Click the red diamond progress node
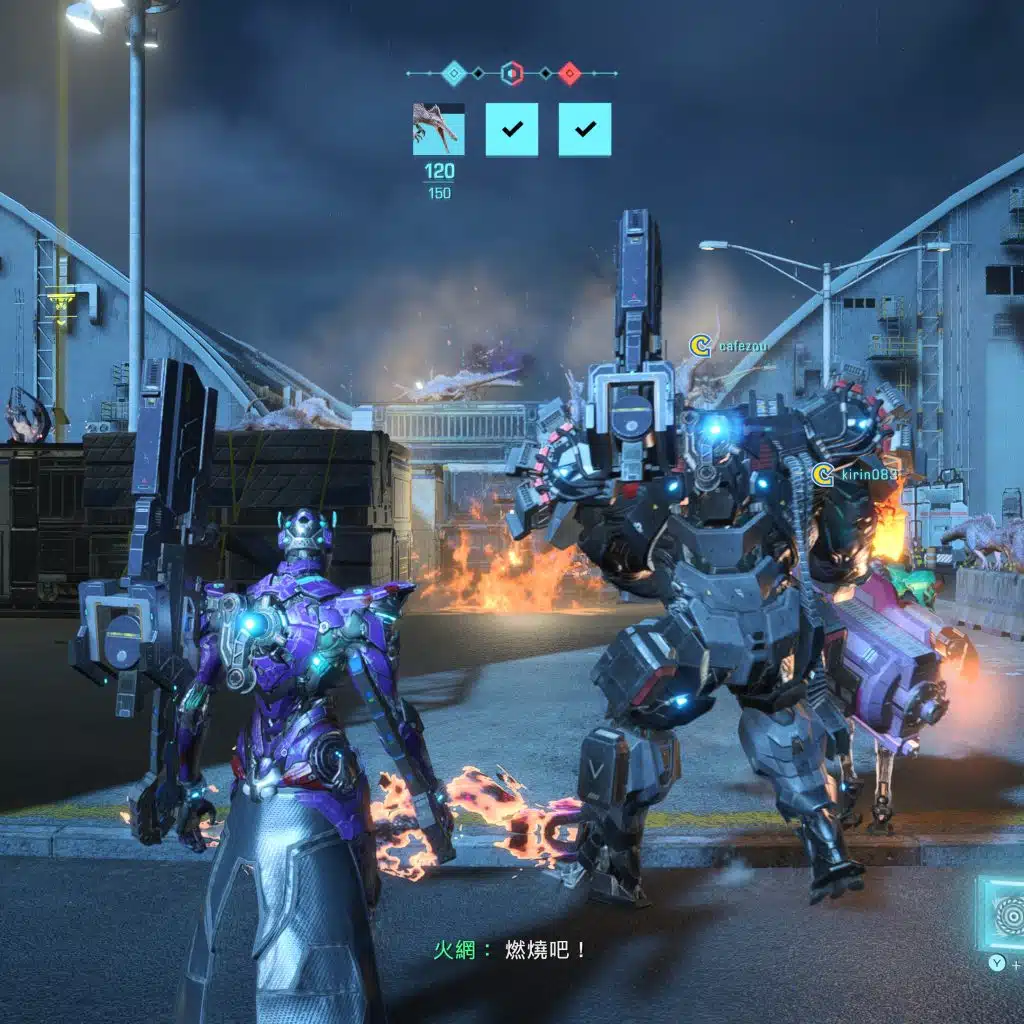Viewport: 1024px width, 1024px height. coord(569,73)
